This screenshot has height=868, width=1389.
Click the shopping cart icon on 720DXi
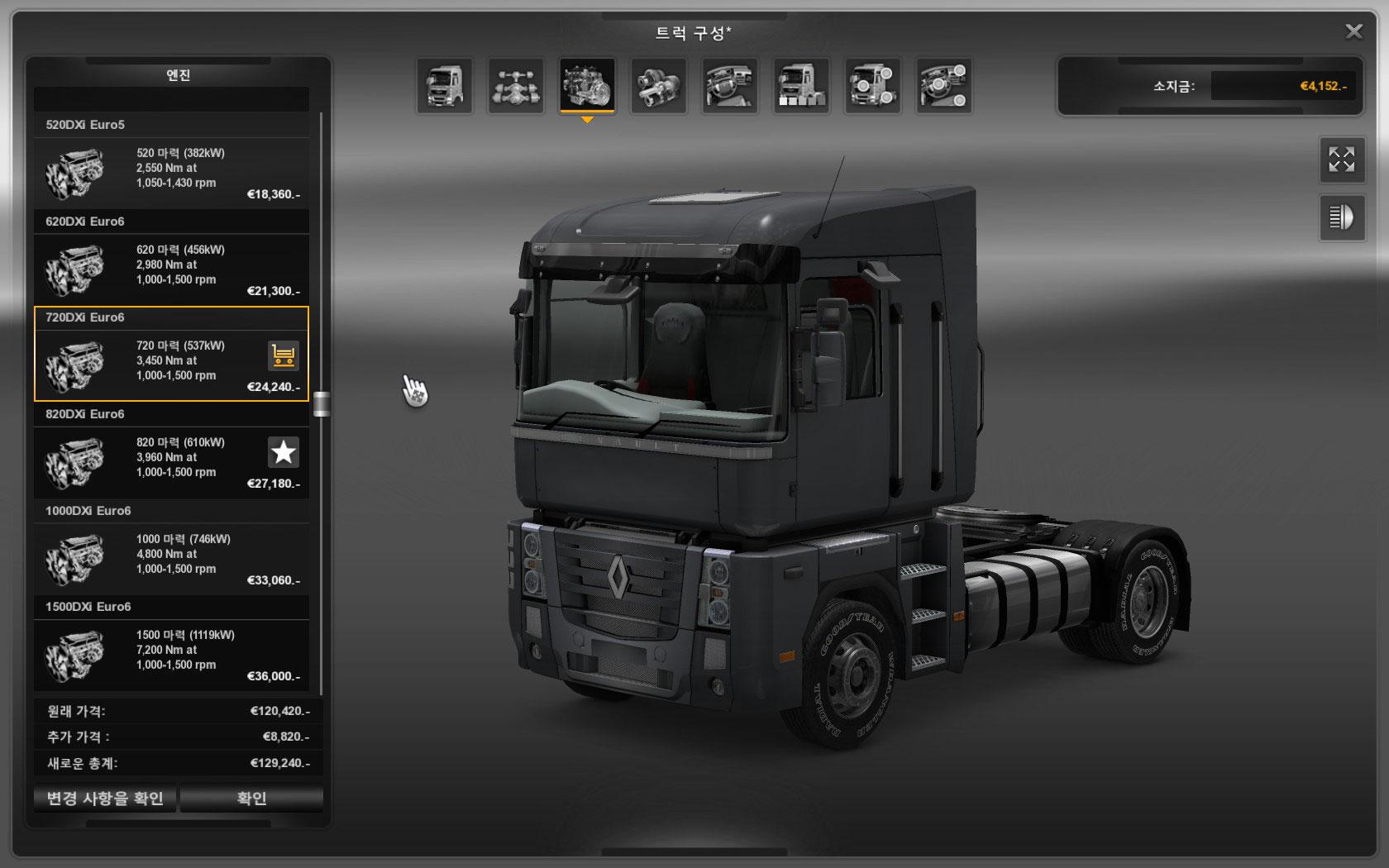click(284, 356)
